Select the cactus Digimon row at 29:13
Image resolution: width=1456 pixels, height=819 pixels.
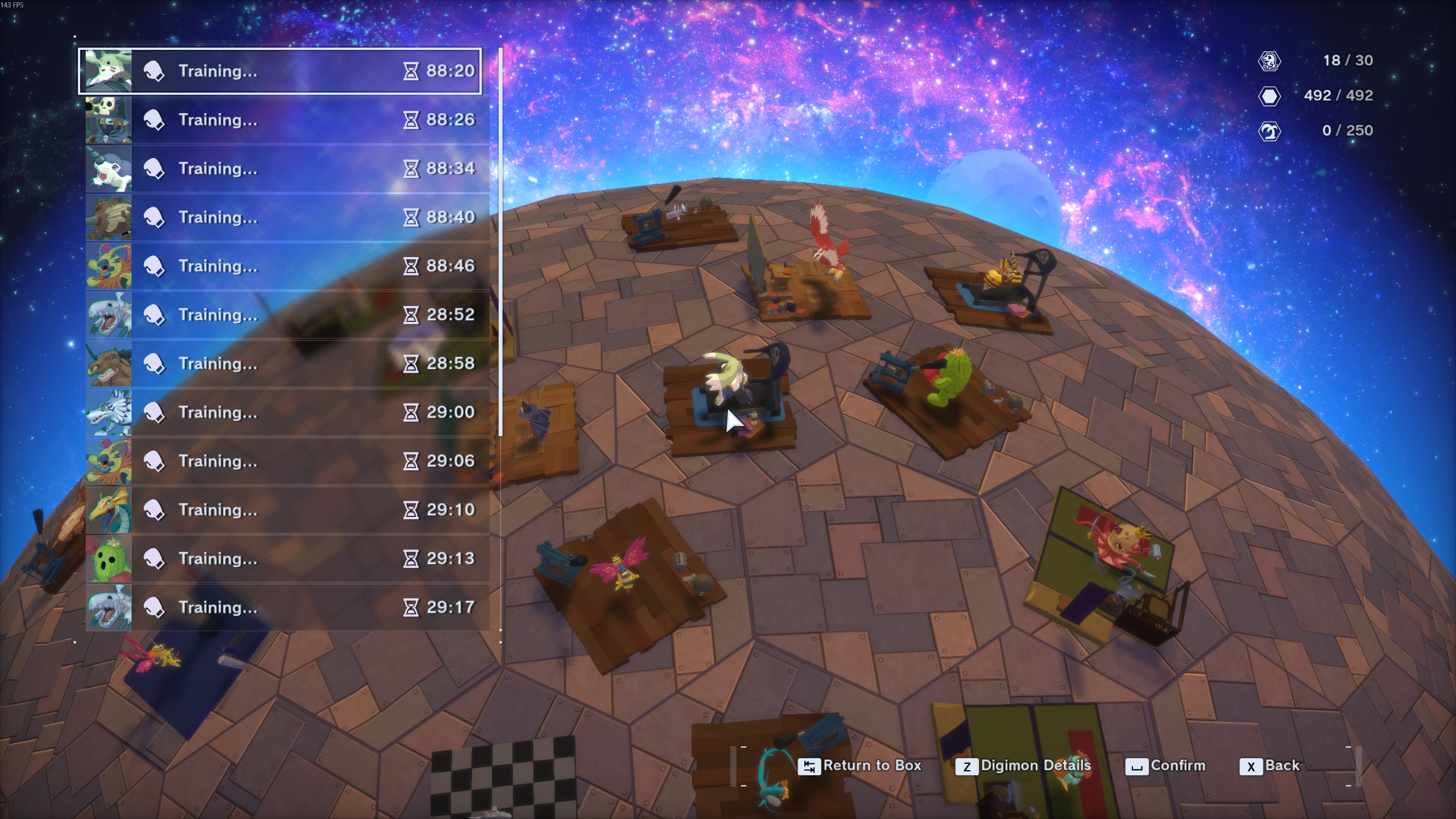click(287, 559)
